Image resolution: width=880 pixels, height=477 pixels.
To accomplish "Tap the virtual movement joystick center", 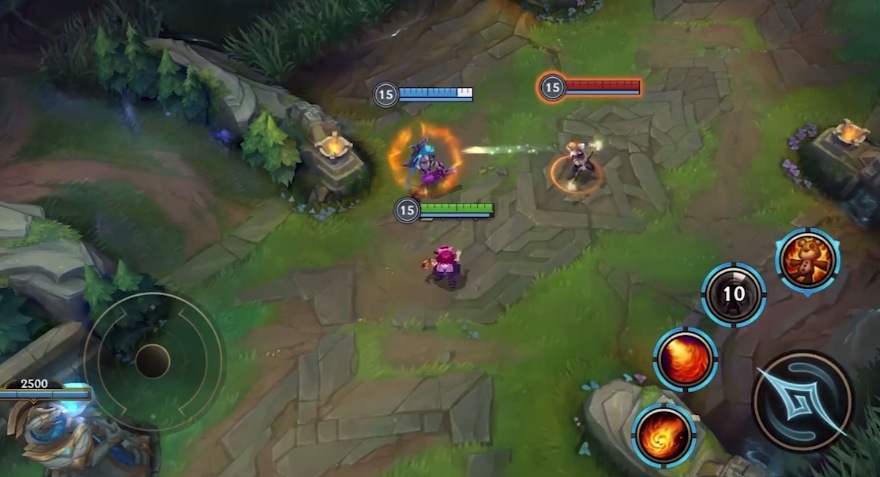I will point(153,360).
